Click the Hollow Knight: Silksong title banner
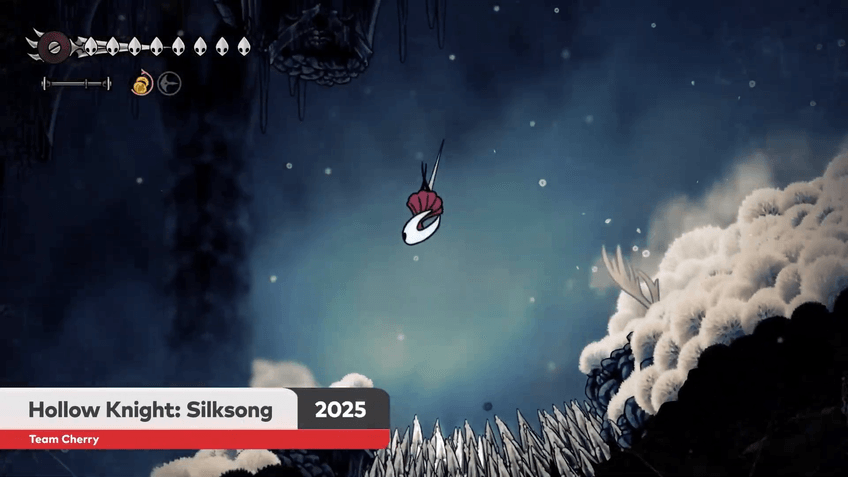Image resolution: width=848 pixels, height=477 pixels. [x=150, y=410]
